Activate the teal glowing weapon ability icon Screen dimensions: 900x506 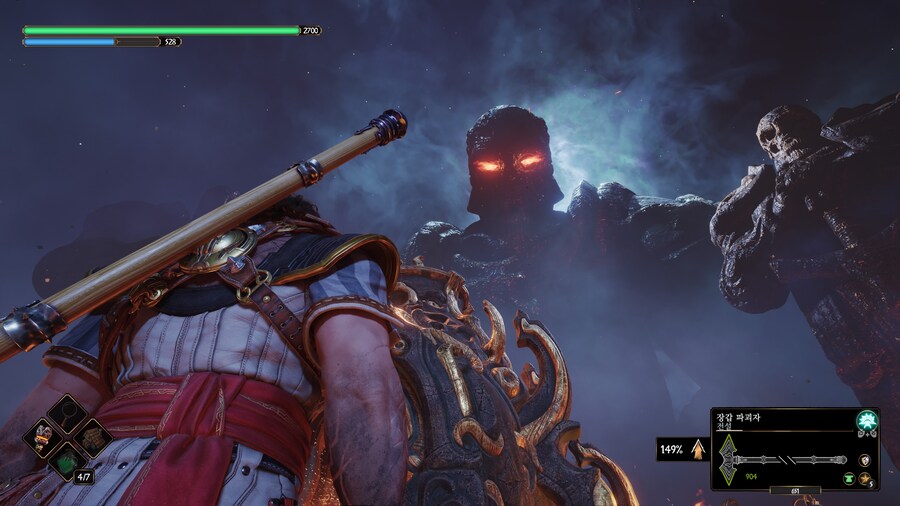click(866, 421)
